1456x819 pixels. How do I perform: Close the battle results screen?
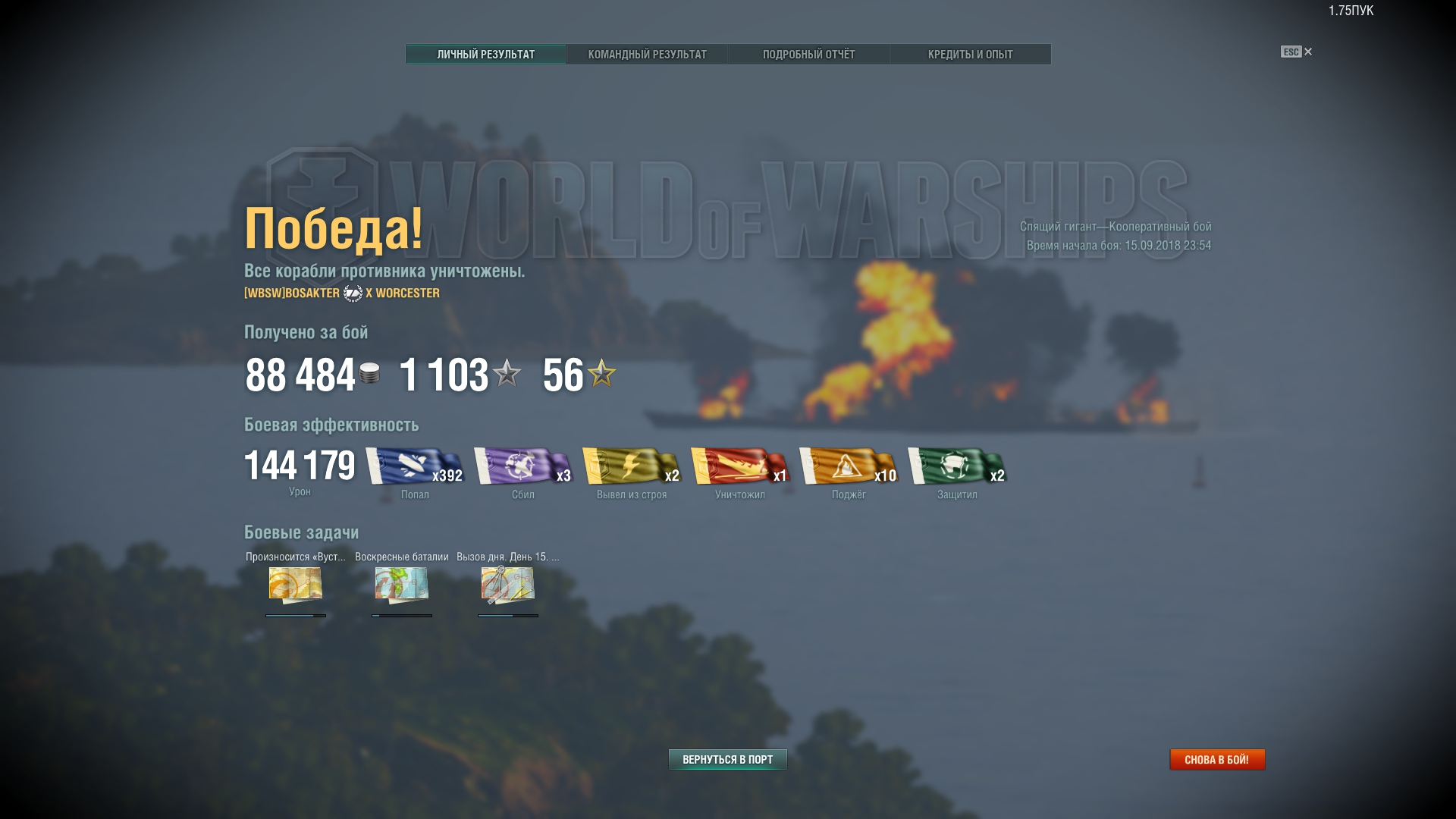pos(1307,52)
